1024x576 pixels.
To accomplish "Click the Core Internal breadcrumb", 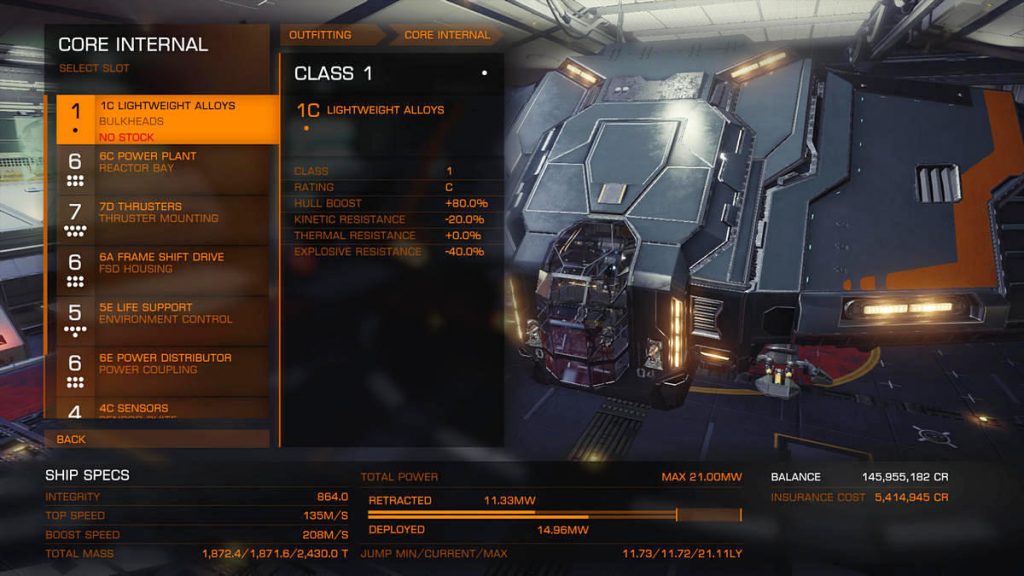I will [447, 35].
